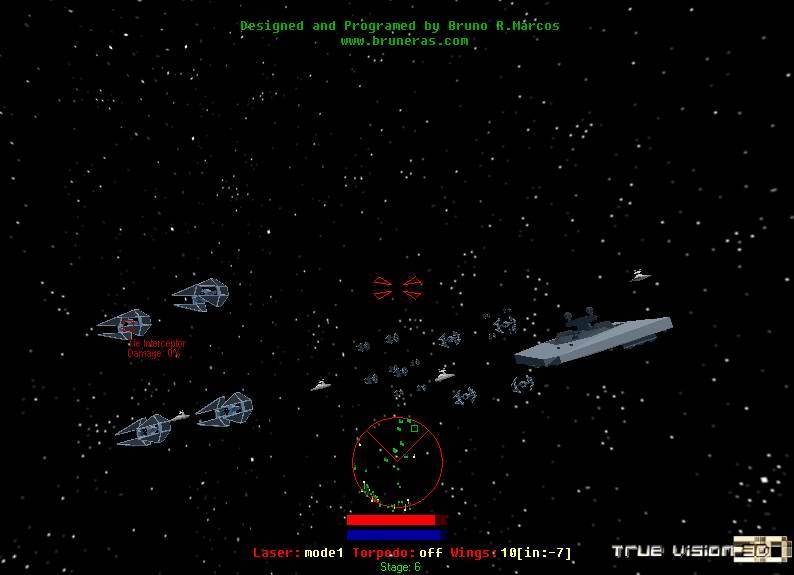The height and width of the screenshot is (575, 794).
Task: Open the www.bruneras.com website link
Action: [x=404, y=41]
